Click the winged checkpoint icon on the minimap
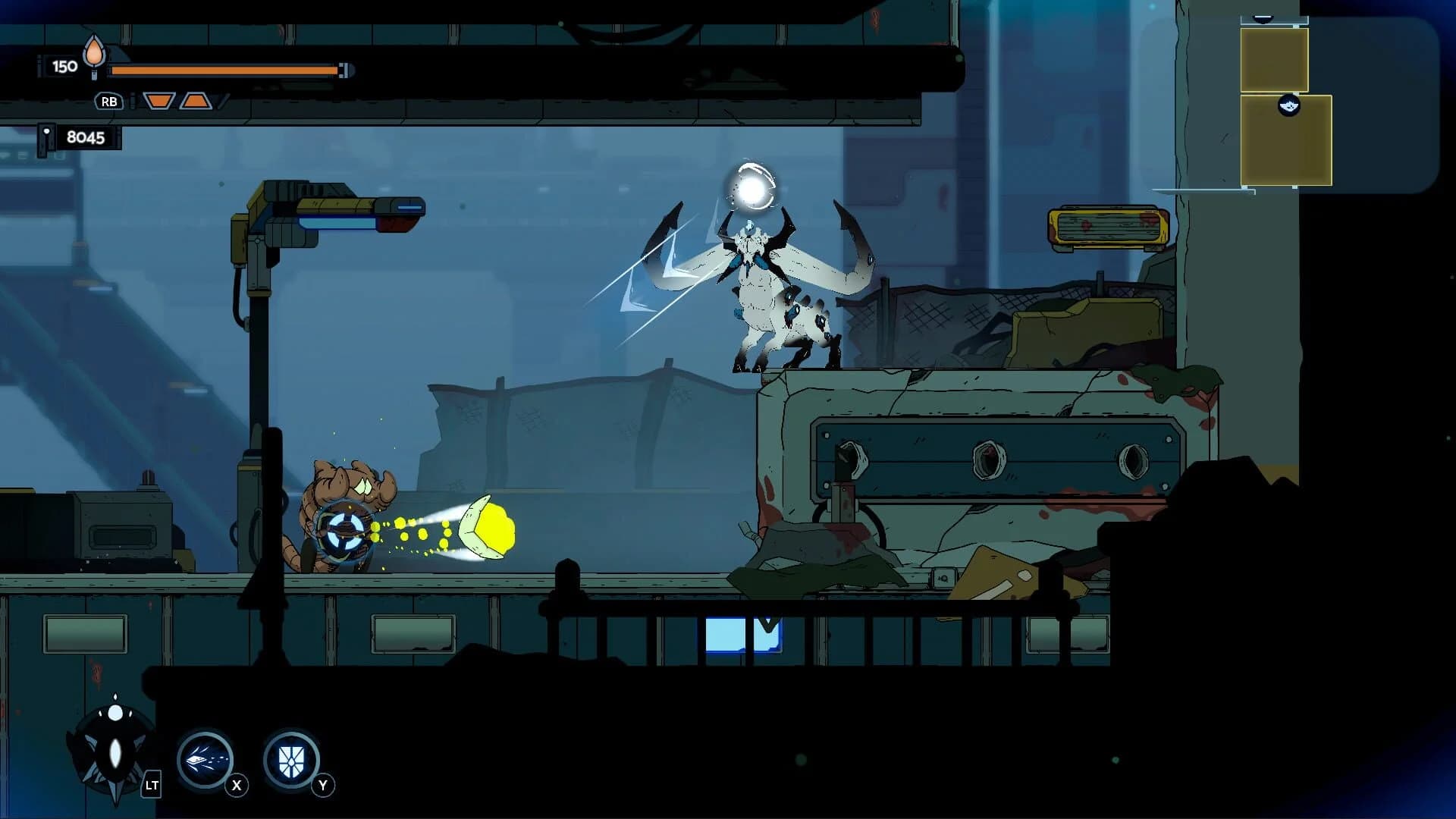Screen dimensions: 1456x819 tap(1289, 107)
